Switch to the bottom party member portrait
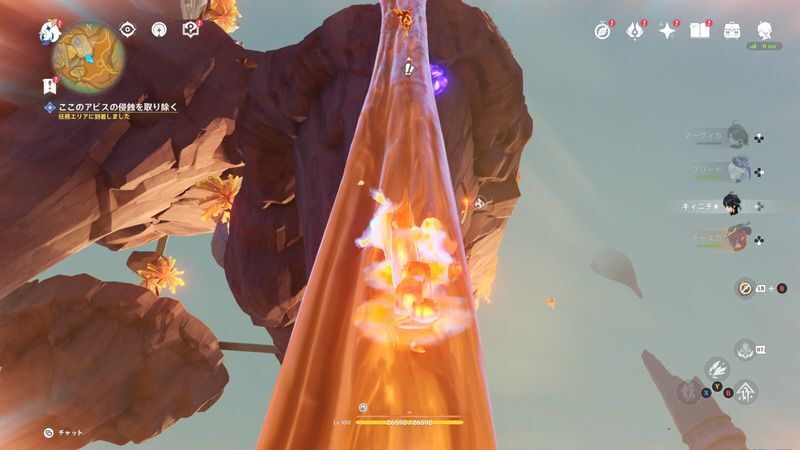The height and width of the screenshot is (450, 800). point(737,240)
